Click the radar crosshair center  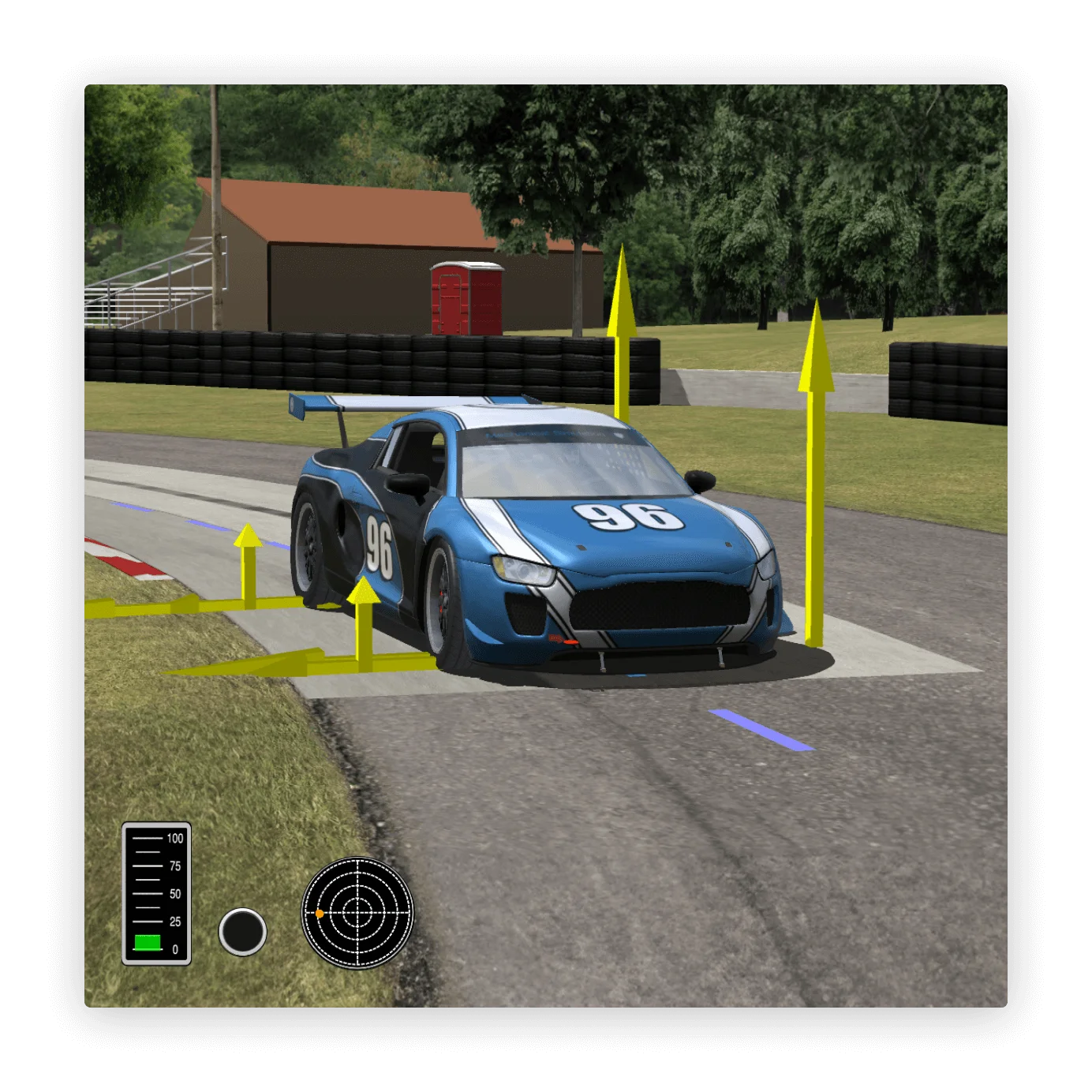point(358,913)
